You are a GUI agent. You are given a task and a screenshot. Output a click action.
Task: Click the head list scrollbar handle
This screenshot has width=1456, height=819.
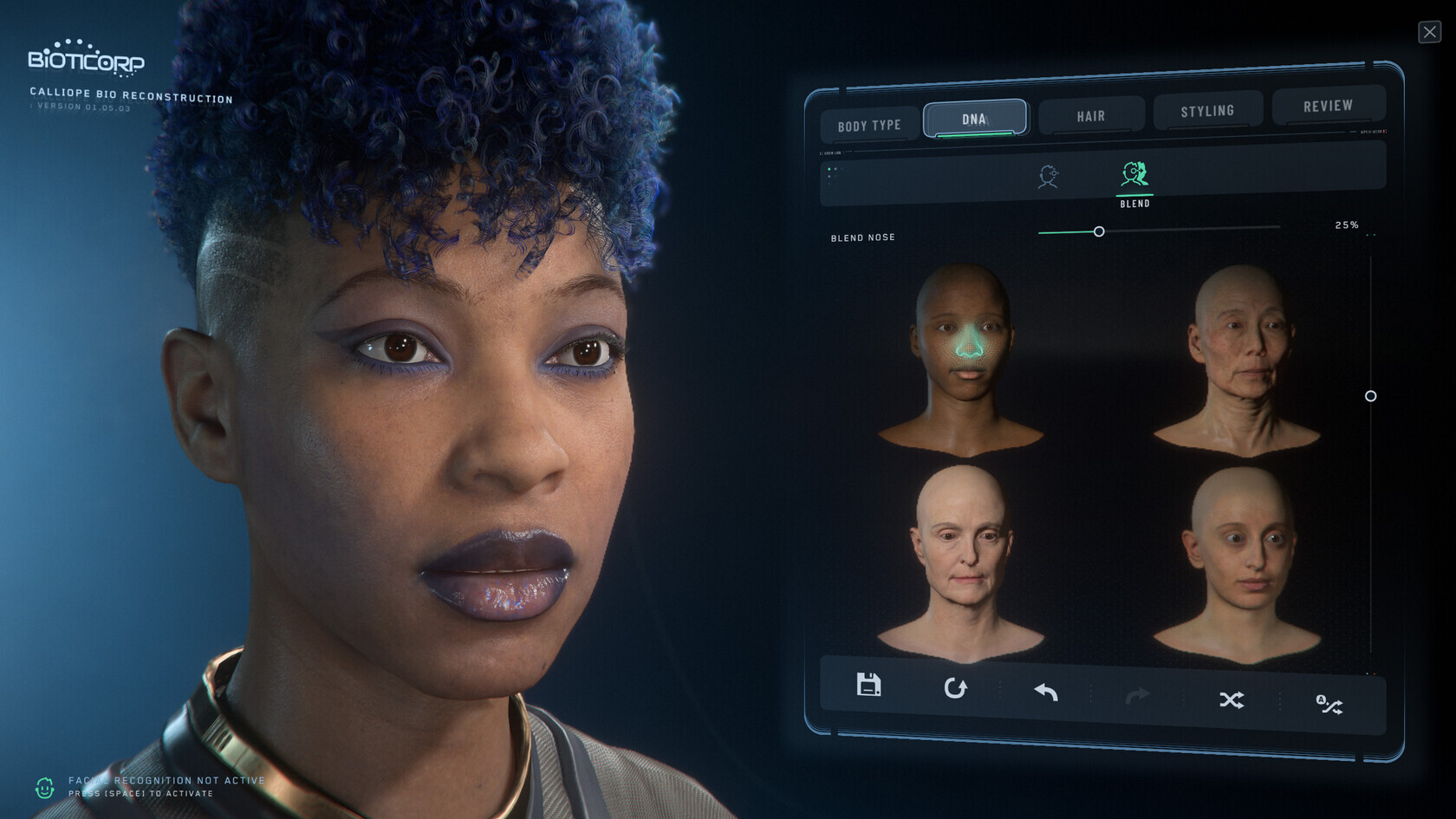click(1370, 396)
